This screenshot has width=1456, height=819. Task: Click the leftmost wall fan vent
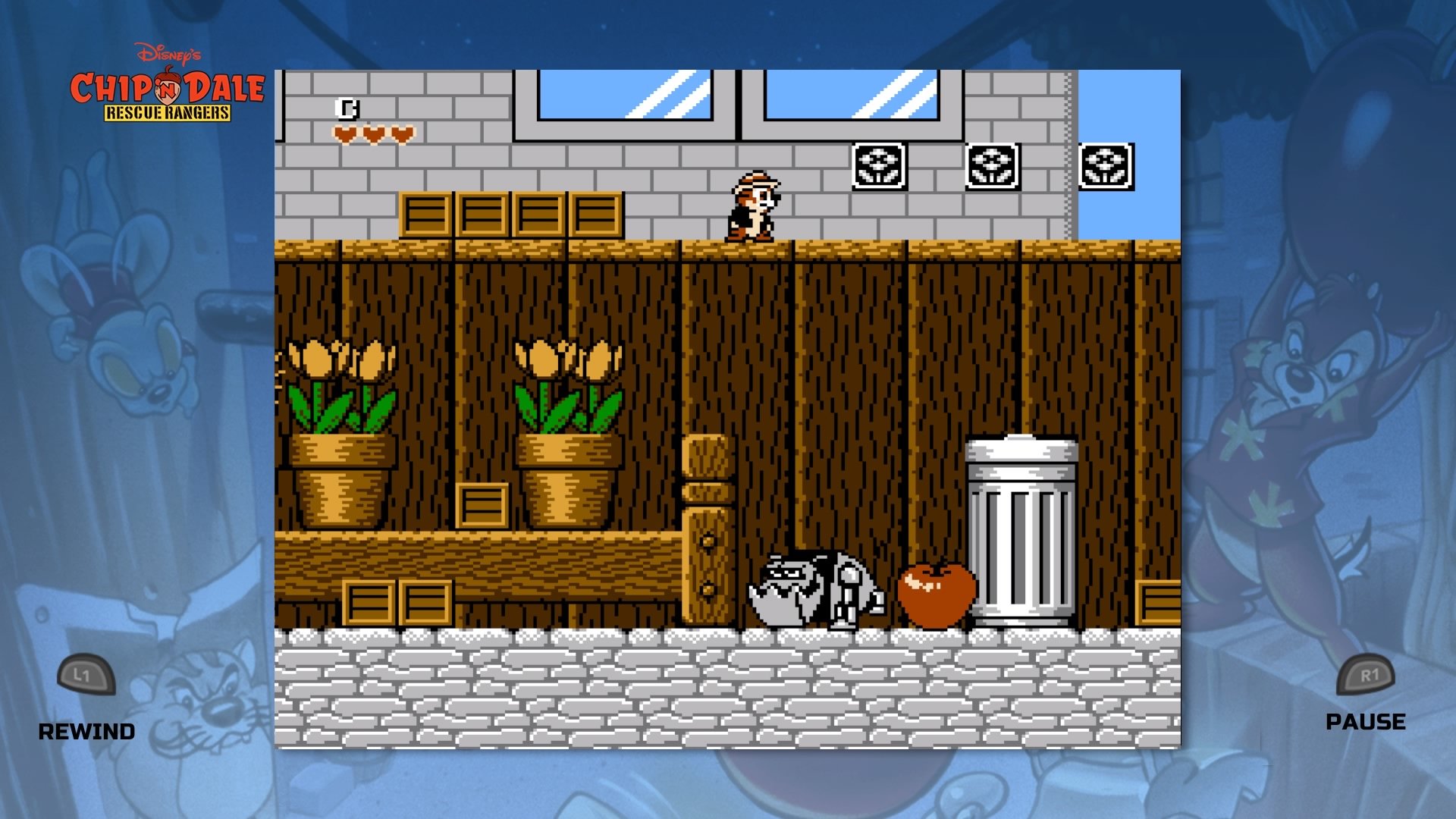pyautogui.click(x=878, y=163)
